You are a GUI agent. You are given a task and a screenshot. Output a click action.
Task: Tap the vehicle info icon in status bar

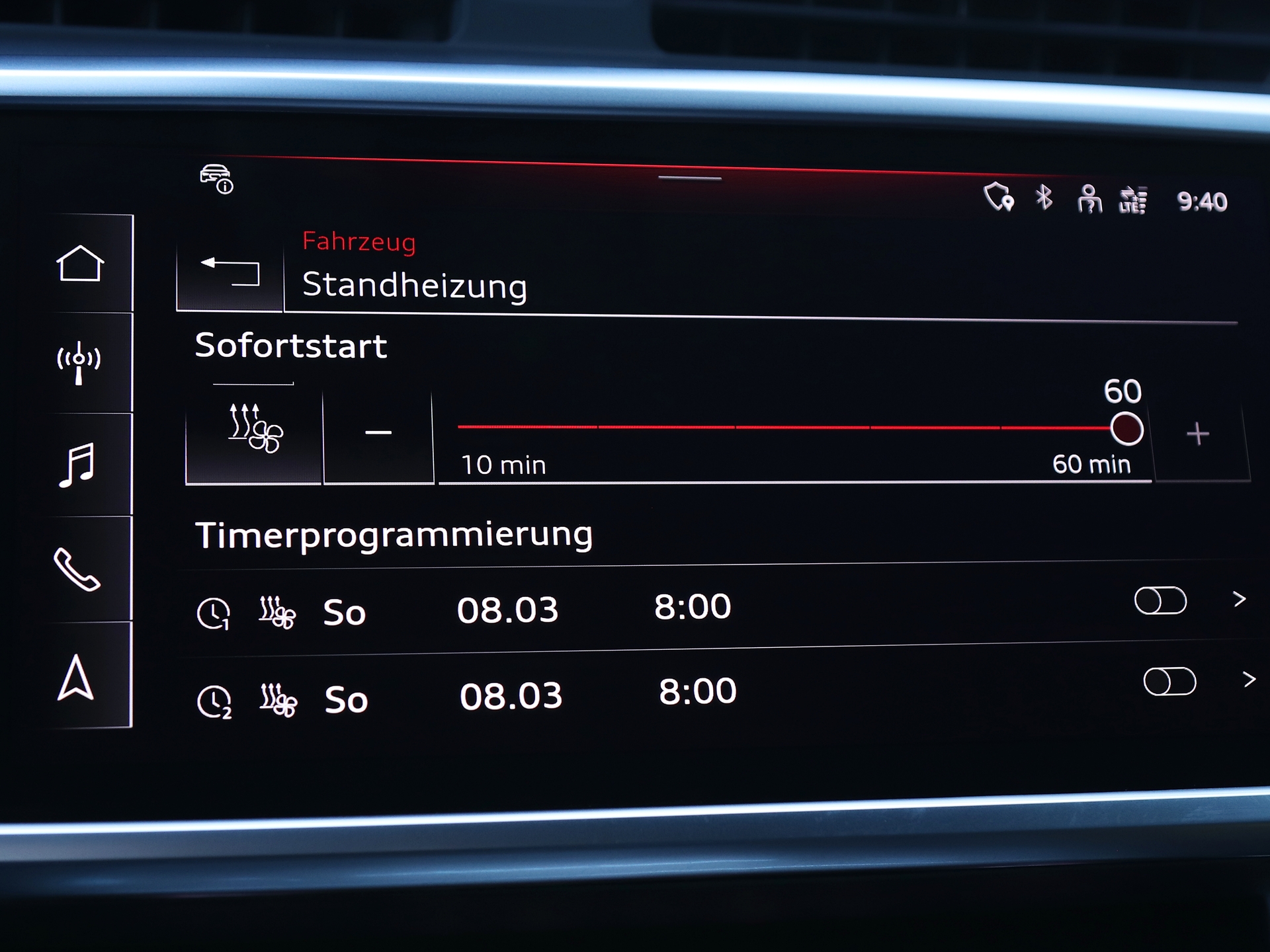216,178
